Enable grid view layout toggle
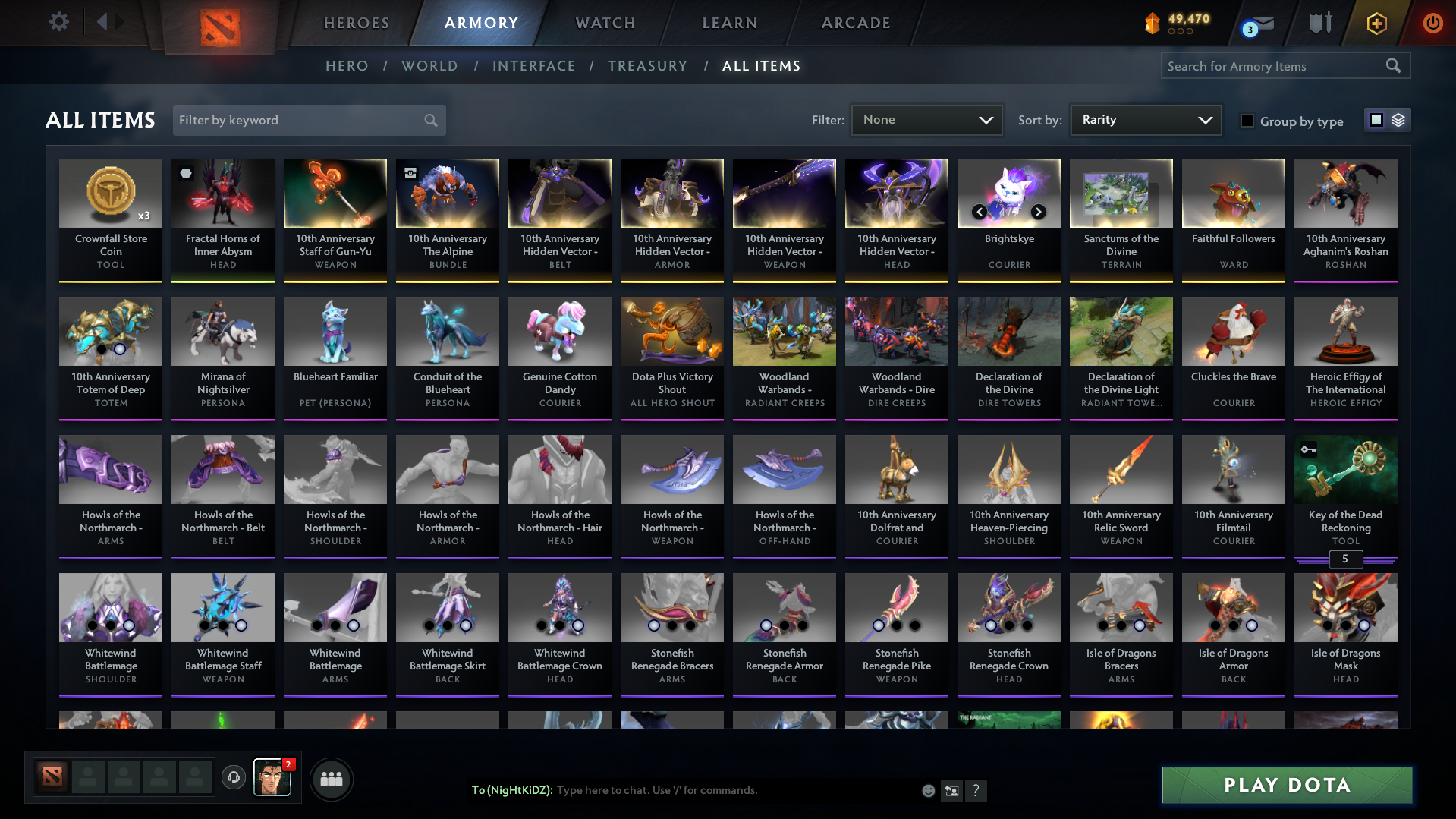This screenshot has width=1456, height=819. (1376, 120)
